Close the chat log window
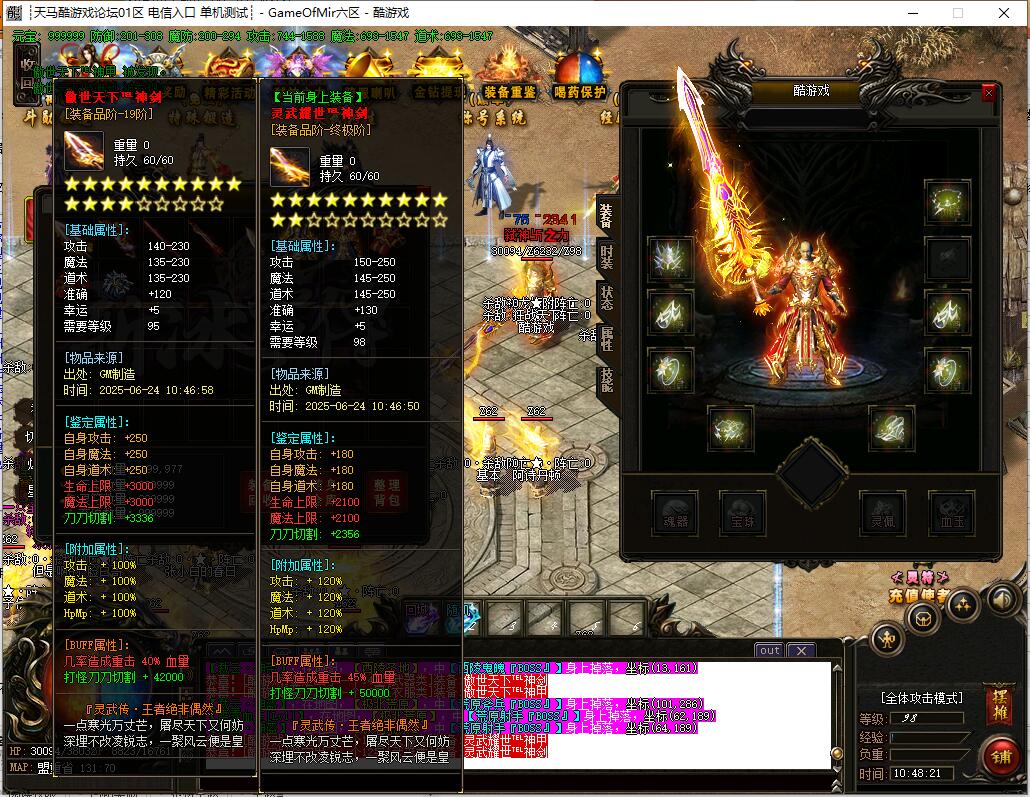Image resolution: width=1030 pixels, height=797 pixels. coord(801,650)
